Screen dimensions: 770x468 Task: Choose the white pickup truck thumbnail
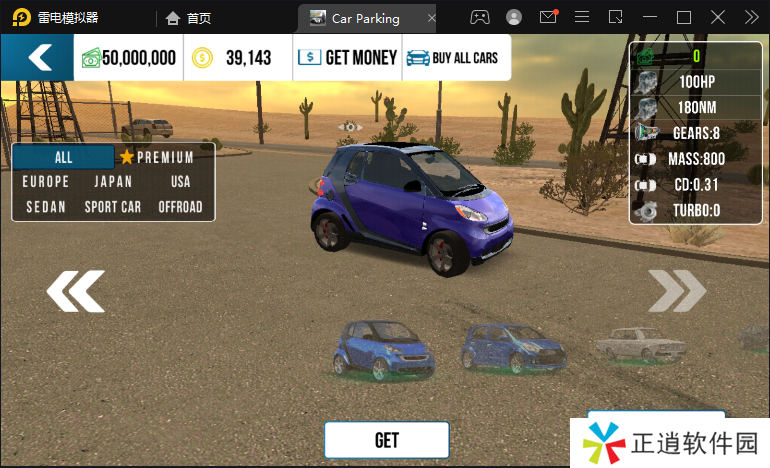(x=639, y=343)
